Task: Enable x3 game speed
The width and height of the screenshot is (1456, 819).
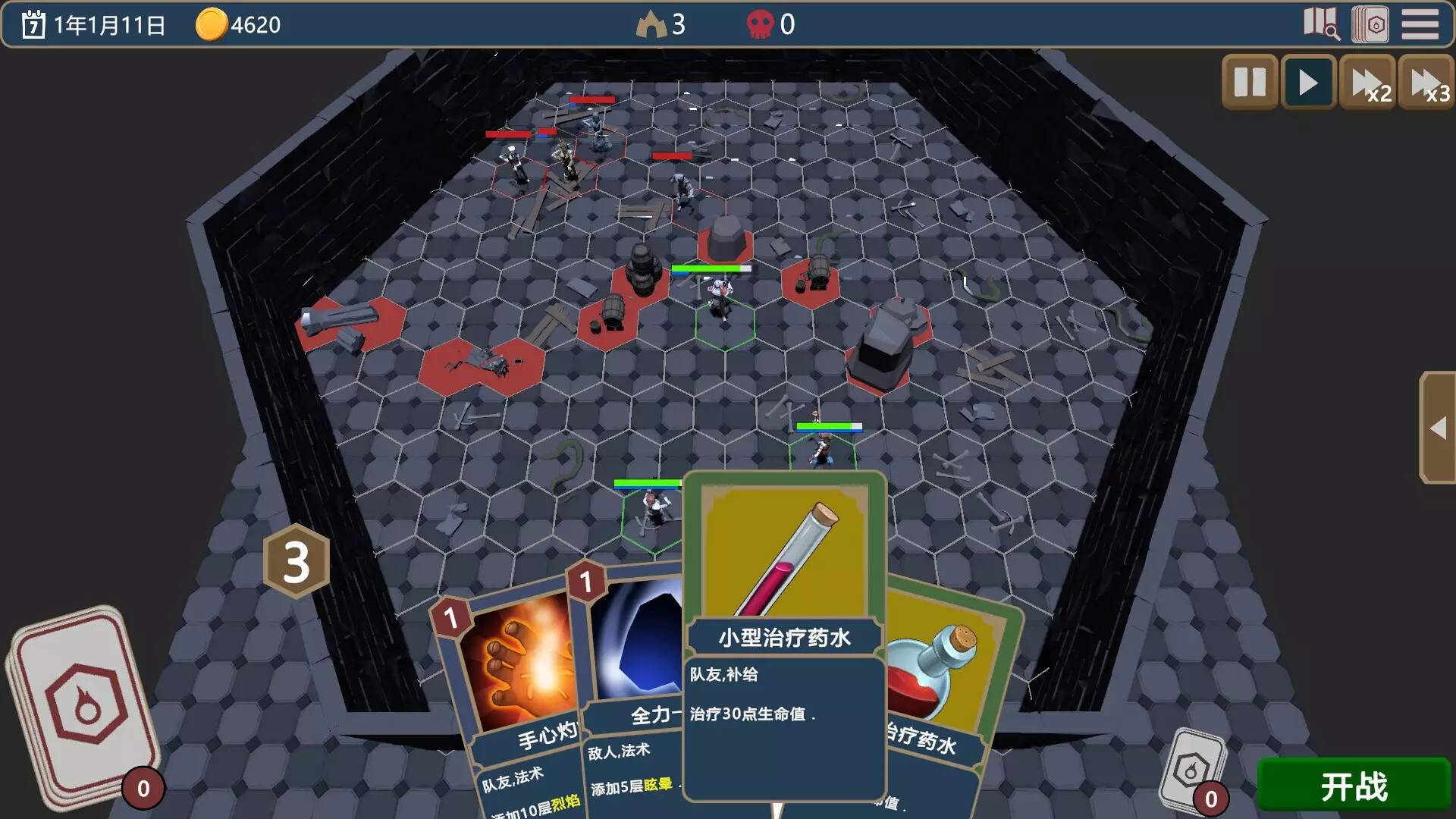Action: click(x=1431, y=82)
